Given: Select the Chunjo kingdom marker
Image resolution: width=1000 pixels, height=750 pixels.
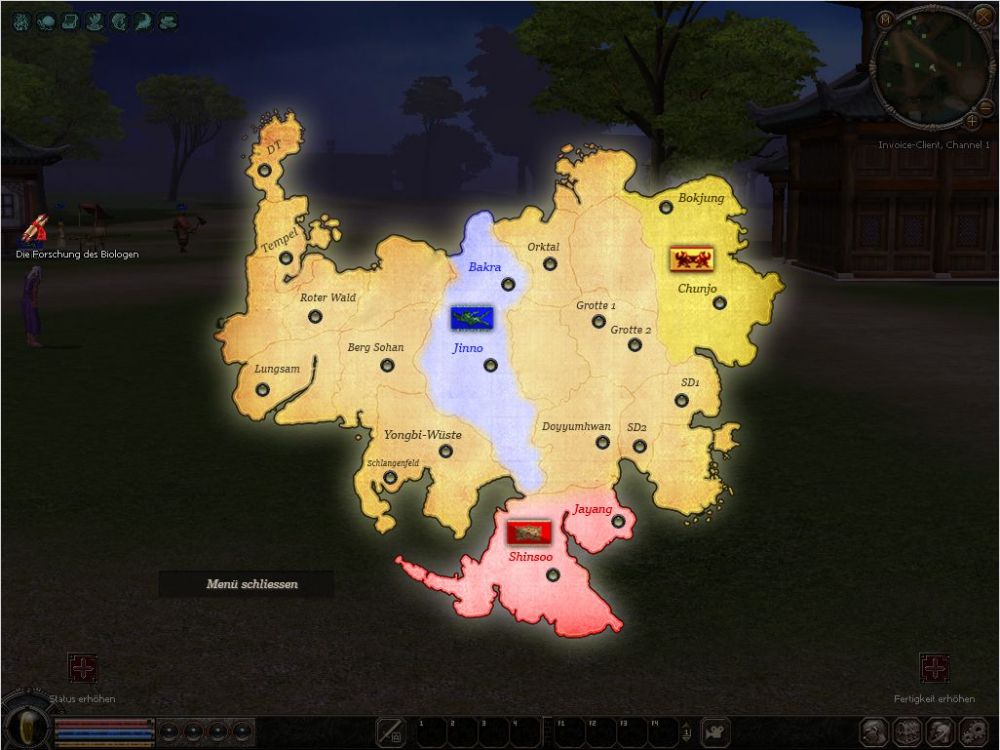Looking at the screenshot, I should click(x=719, y=302).
